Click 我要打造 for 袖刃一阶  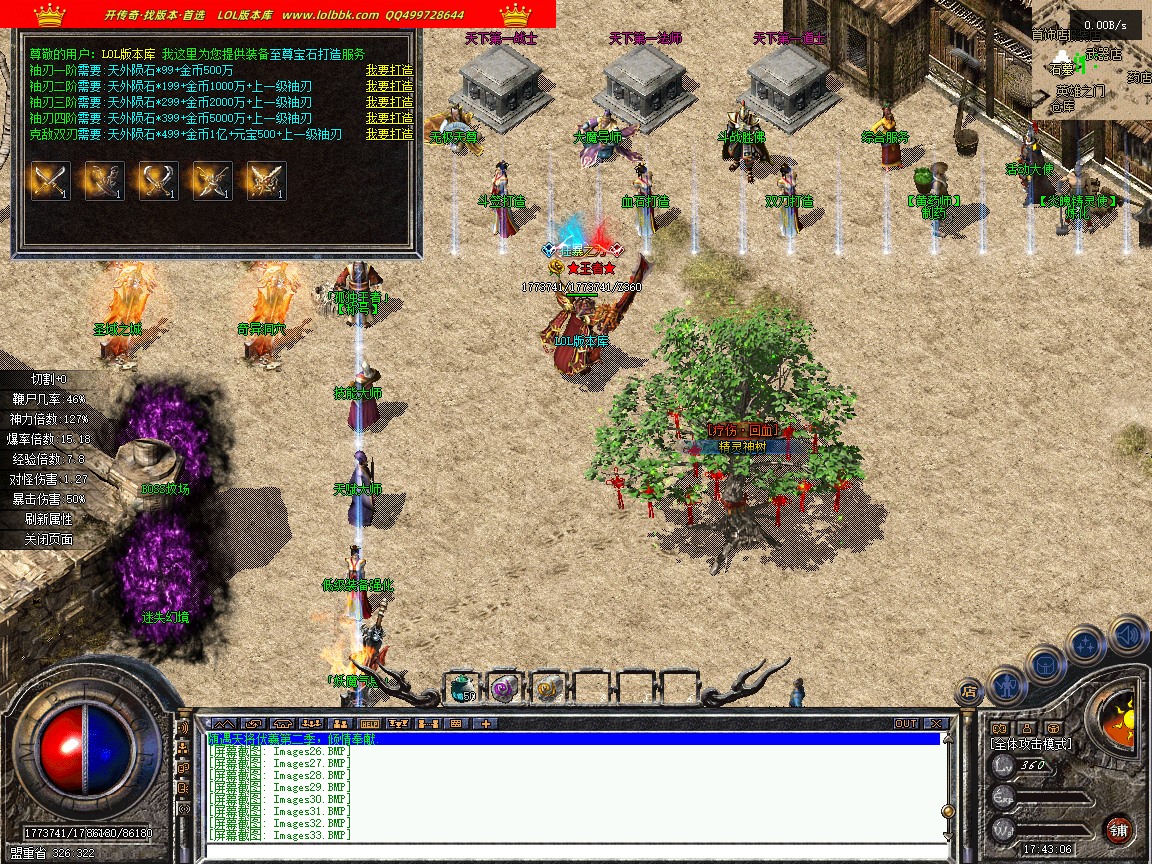[389, 70]
